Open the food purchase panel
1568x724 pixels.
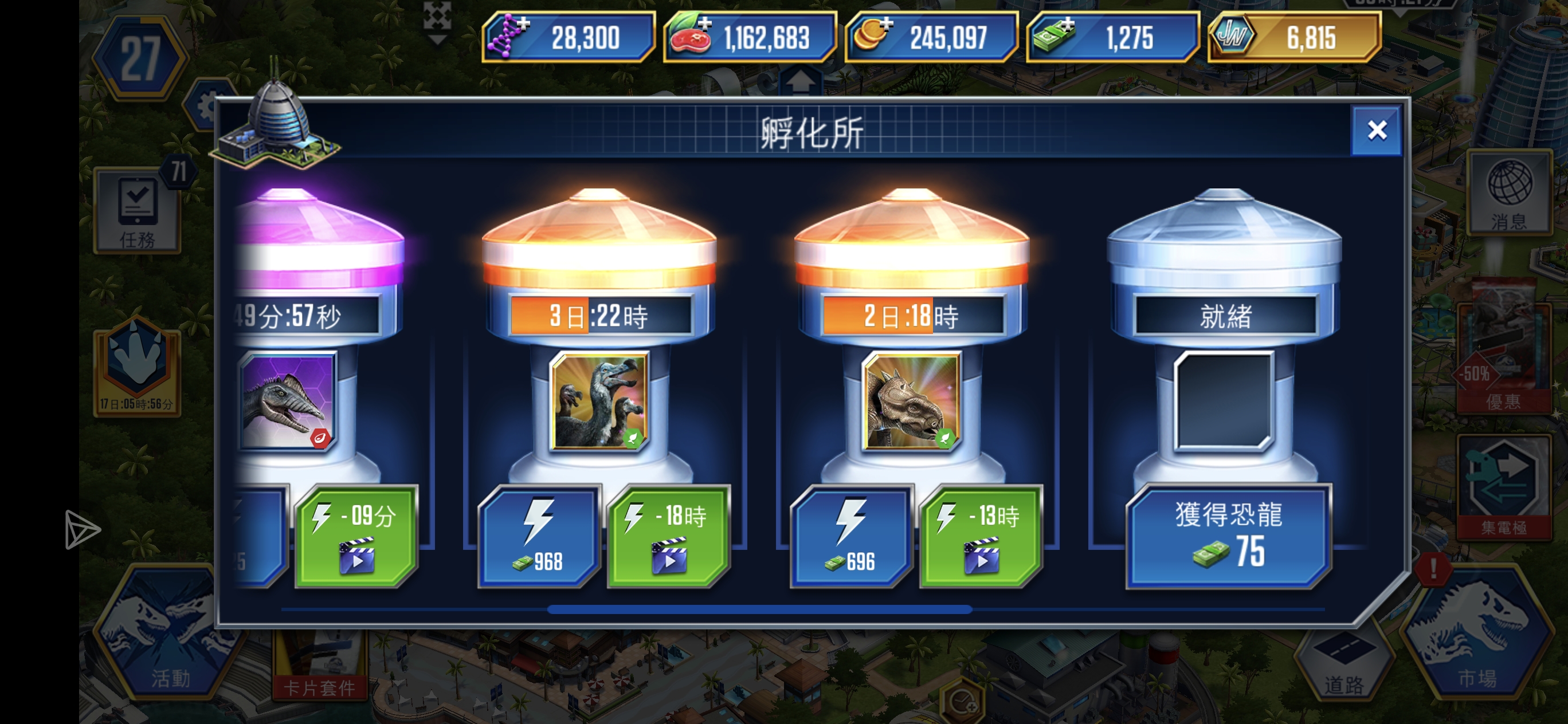coord(706,24)
